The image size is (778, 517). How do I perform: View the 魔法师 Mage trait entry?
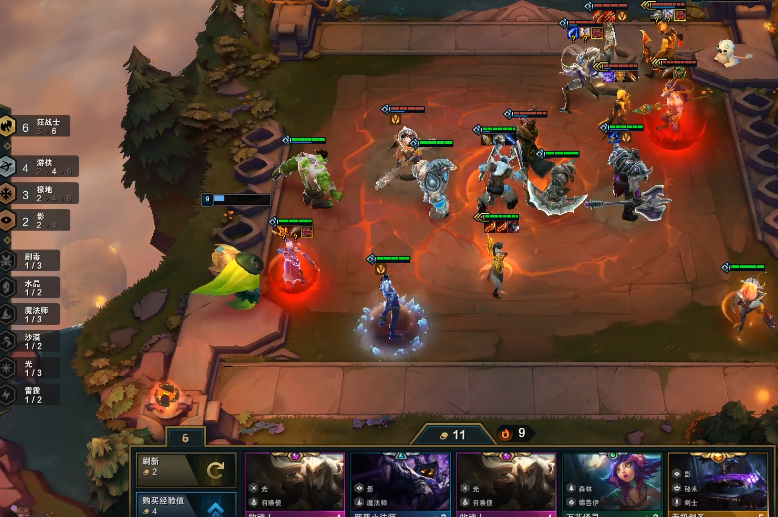[x=30, y=314]
